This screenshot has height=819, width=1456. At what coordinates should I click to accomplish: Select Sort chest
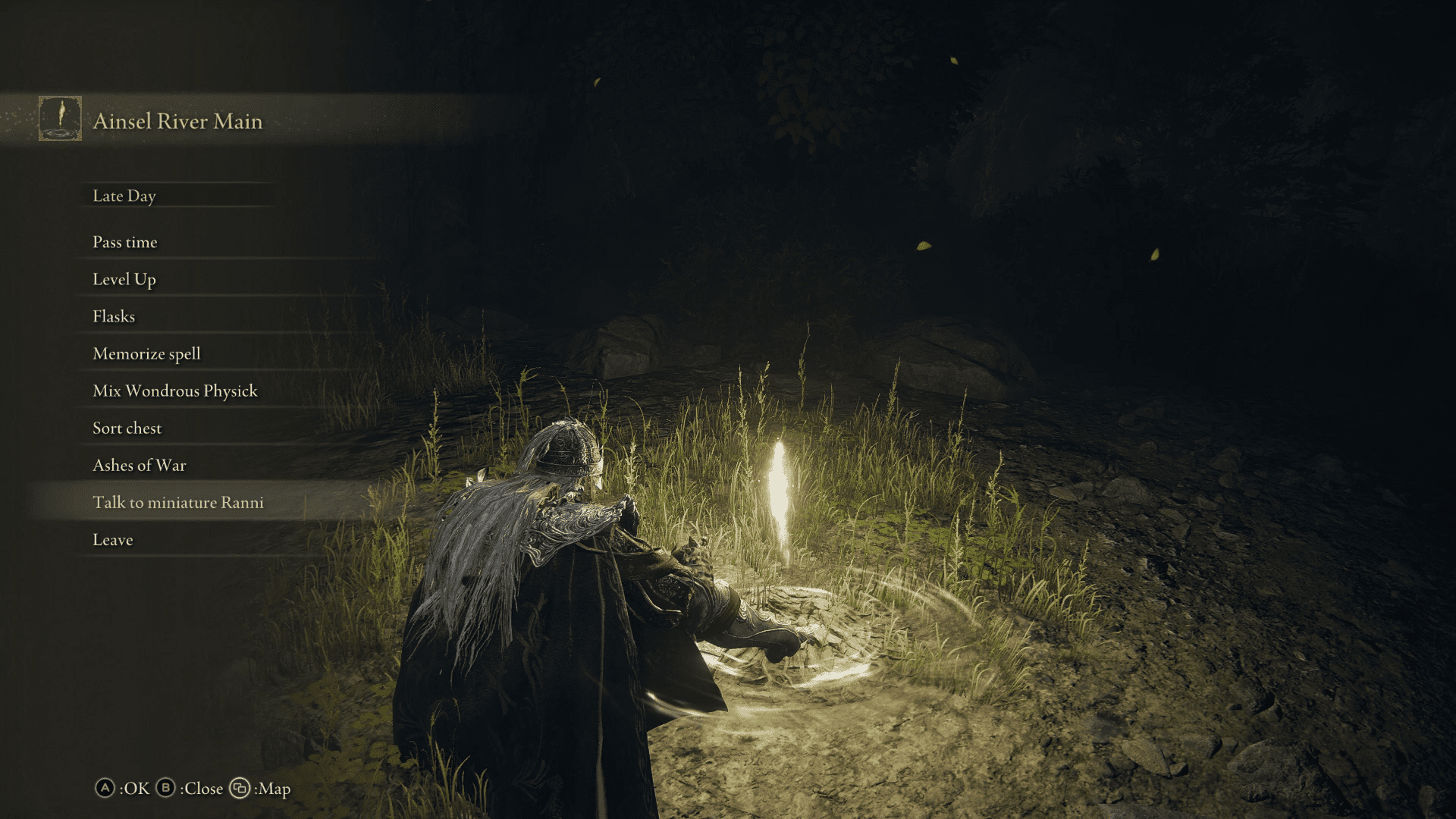[126, 428]
